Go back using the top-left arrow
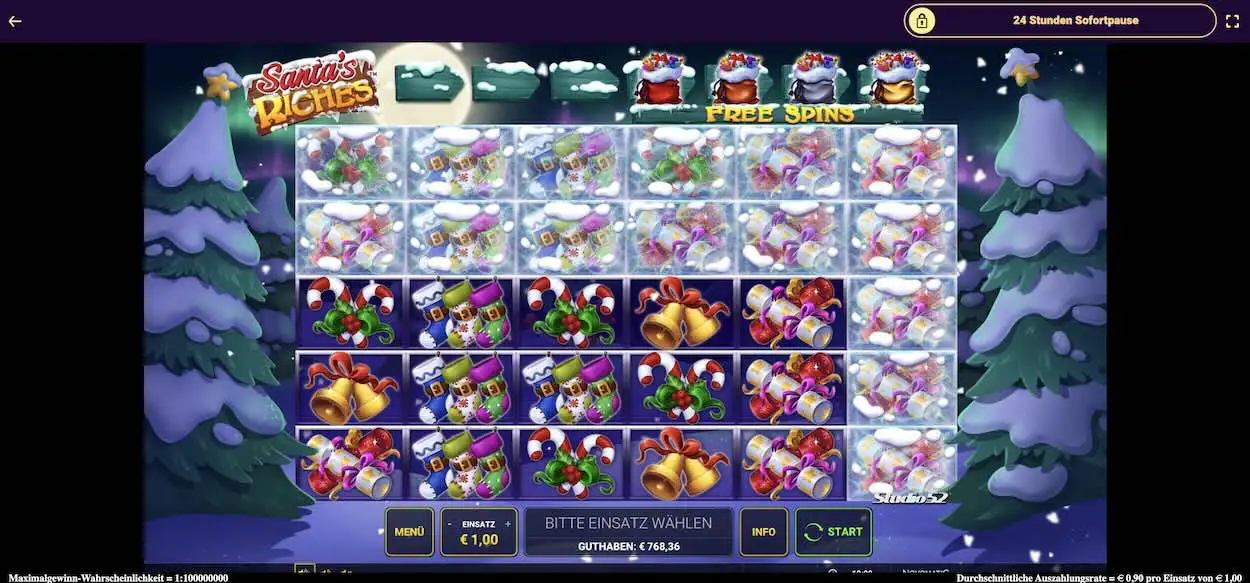1250x583 pixels. (x=15, y=20)
